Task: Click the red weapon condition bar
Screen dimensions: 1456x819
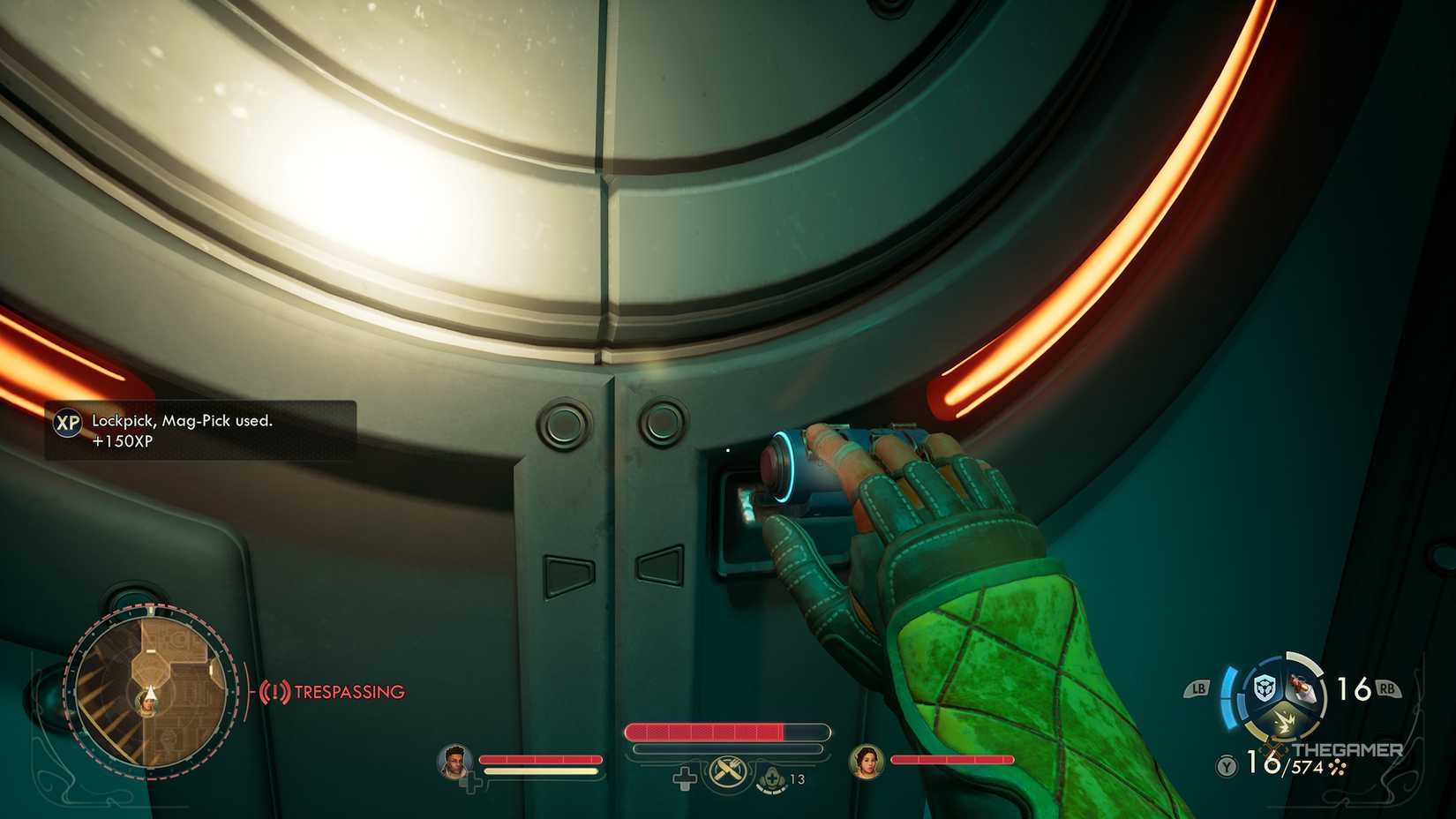Action: (x=704, y=732)
